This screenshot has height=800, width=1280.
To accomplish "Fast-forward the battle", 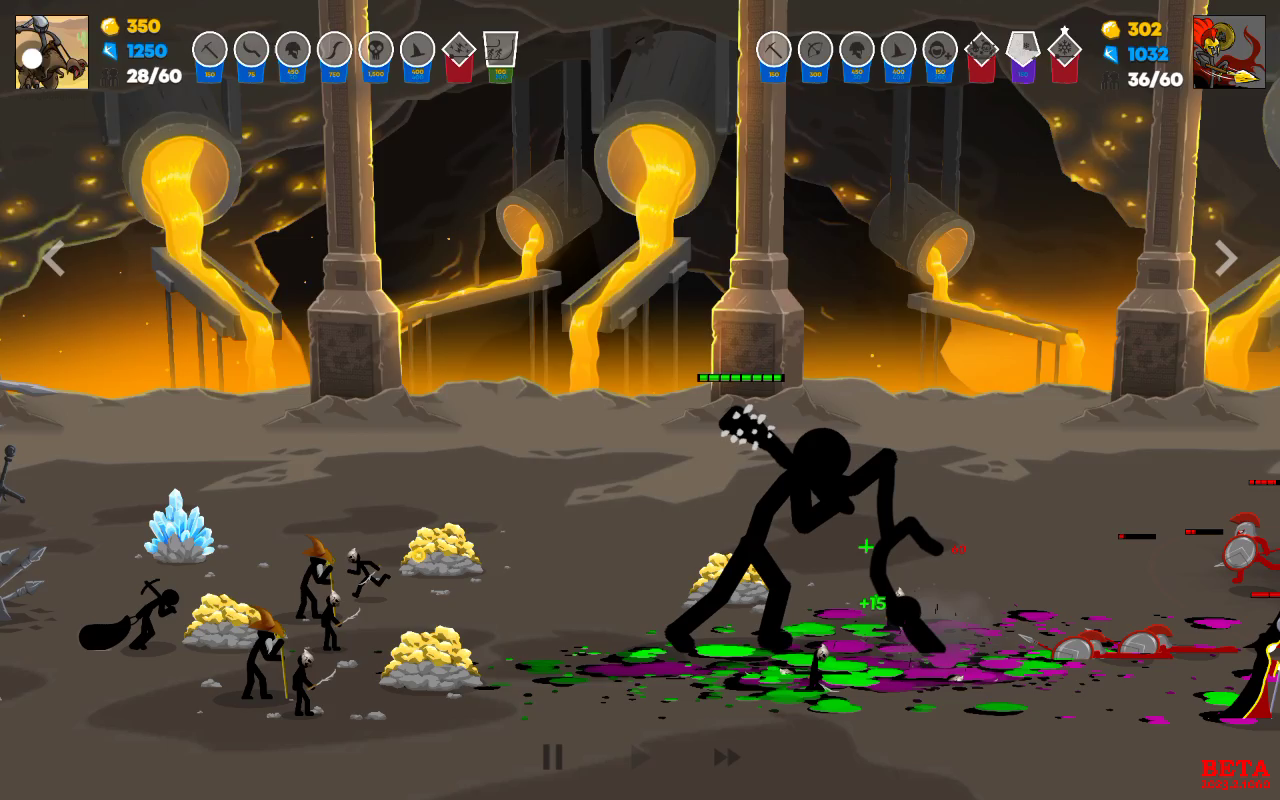I will (x=727, y=757).
